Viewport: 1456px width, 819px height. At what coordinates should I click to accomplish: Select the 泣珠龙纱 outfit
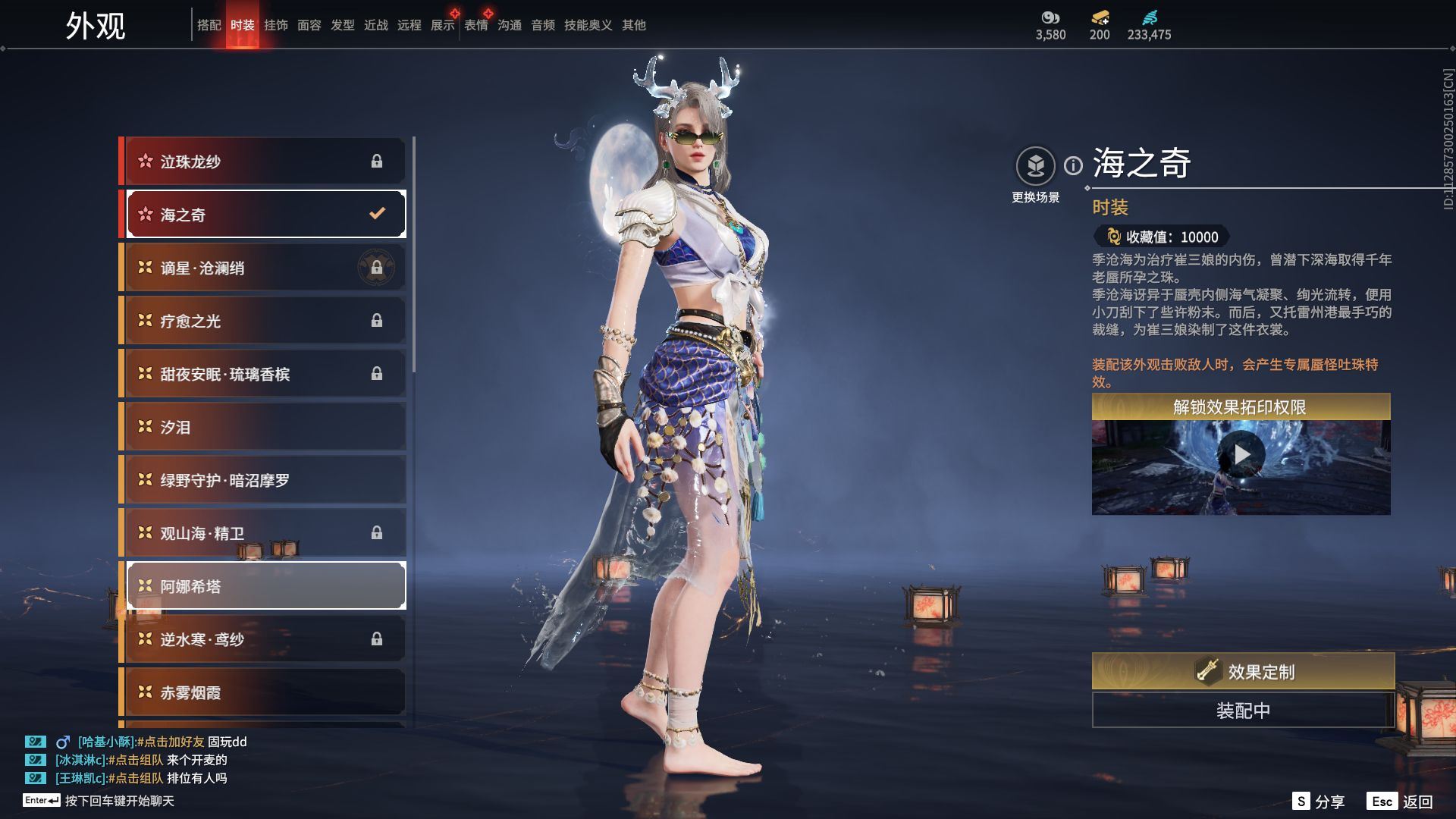coord(265,162)
